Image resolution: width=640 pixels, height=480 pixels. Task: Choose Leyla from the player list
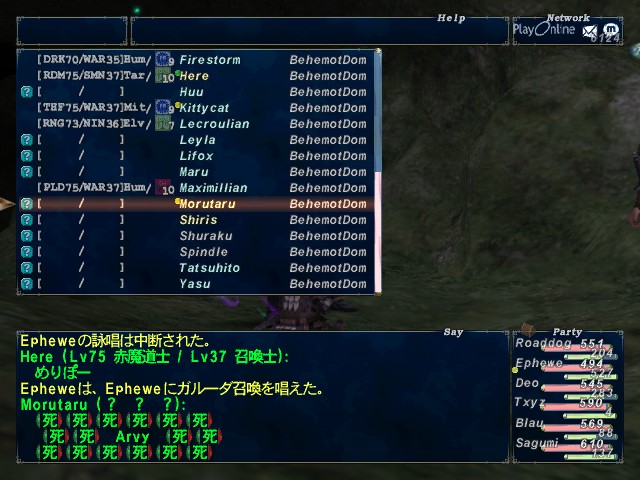pos(197,140)
